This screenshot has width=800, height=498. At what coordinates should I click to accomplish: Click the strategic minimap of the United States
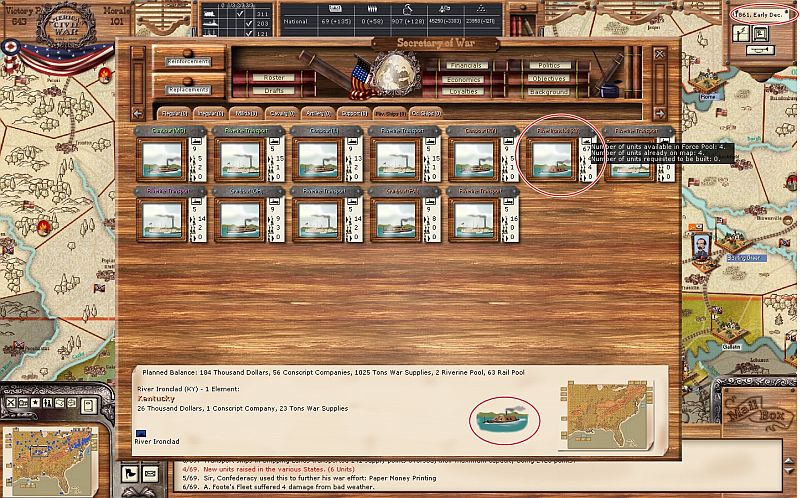click(x=48, y=455)
